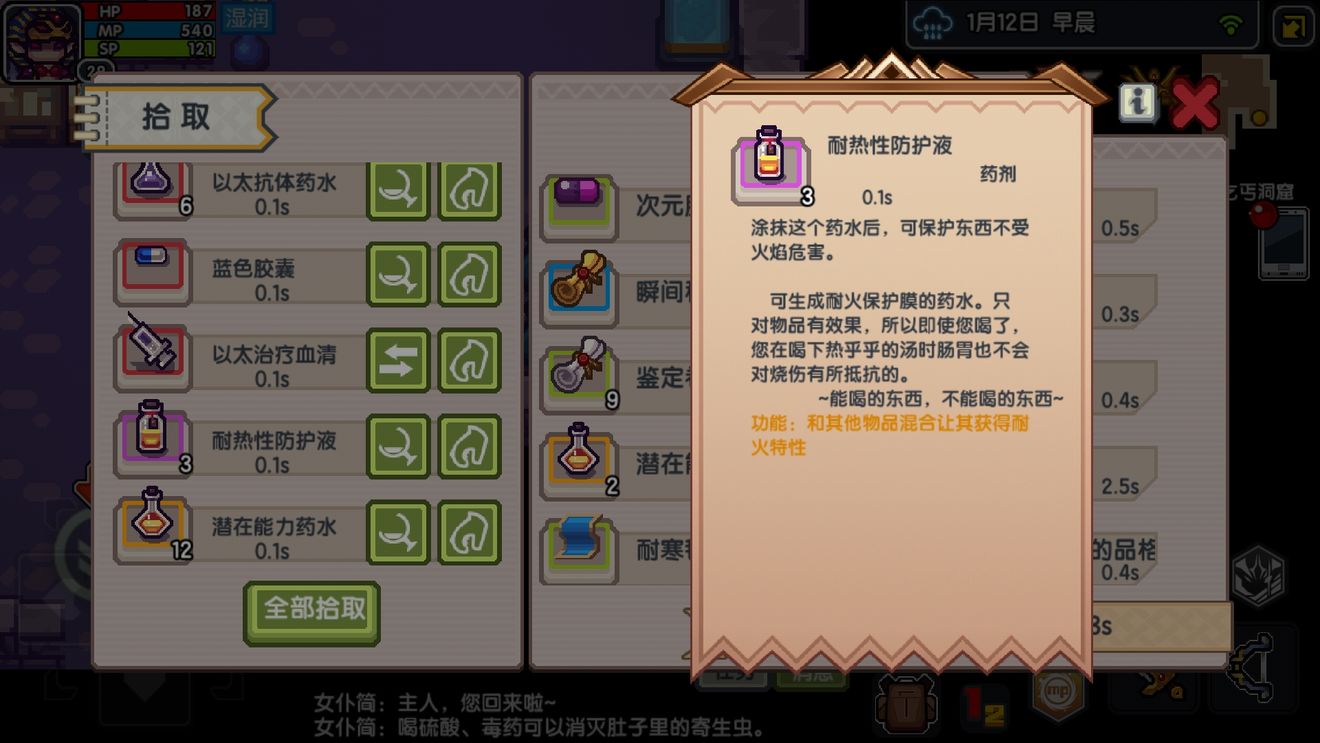The height and width of the screenshot is (743, 1320).
Task: Open the backpack inventory icon
Action: tap(903, 705)
